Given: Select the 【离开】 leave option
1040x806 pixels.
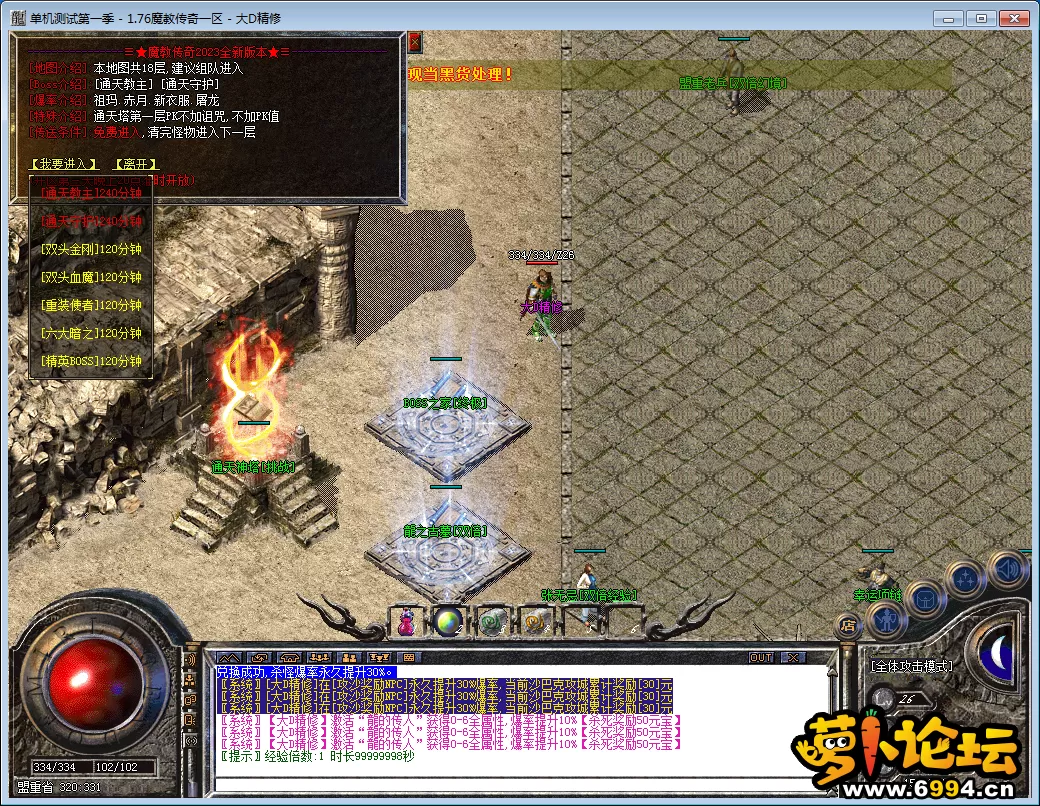Looking at the screenshot, I should click(x=135, y=164).
